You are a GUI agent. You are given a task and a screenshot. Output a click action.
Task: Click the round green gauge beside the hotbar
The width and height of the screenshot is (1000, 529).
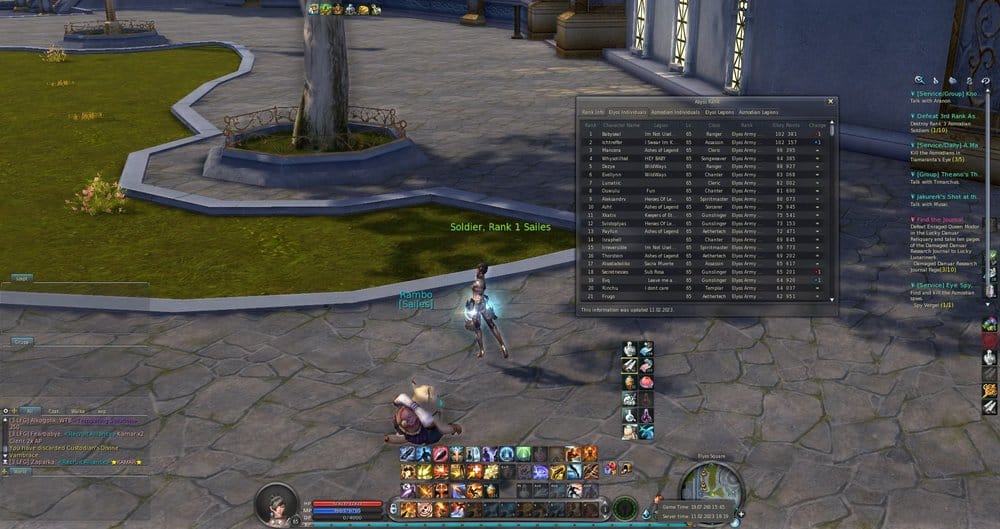[625, 508]
